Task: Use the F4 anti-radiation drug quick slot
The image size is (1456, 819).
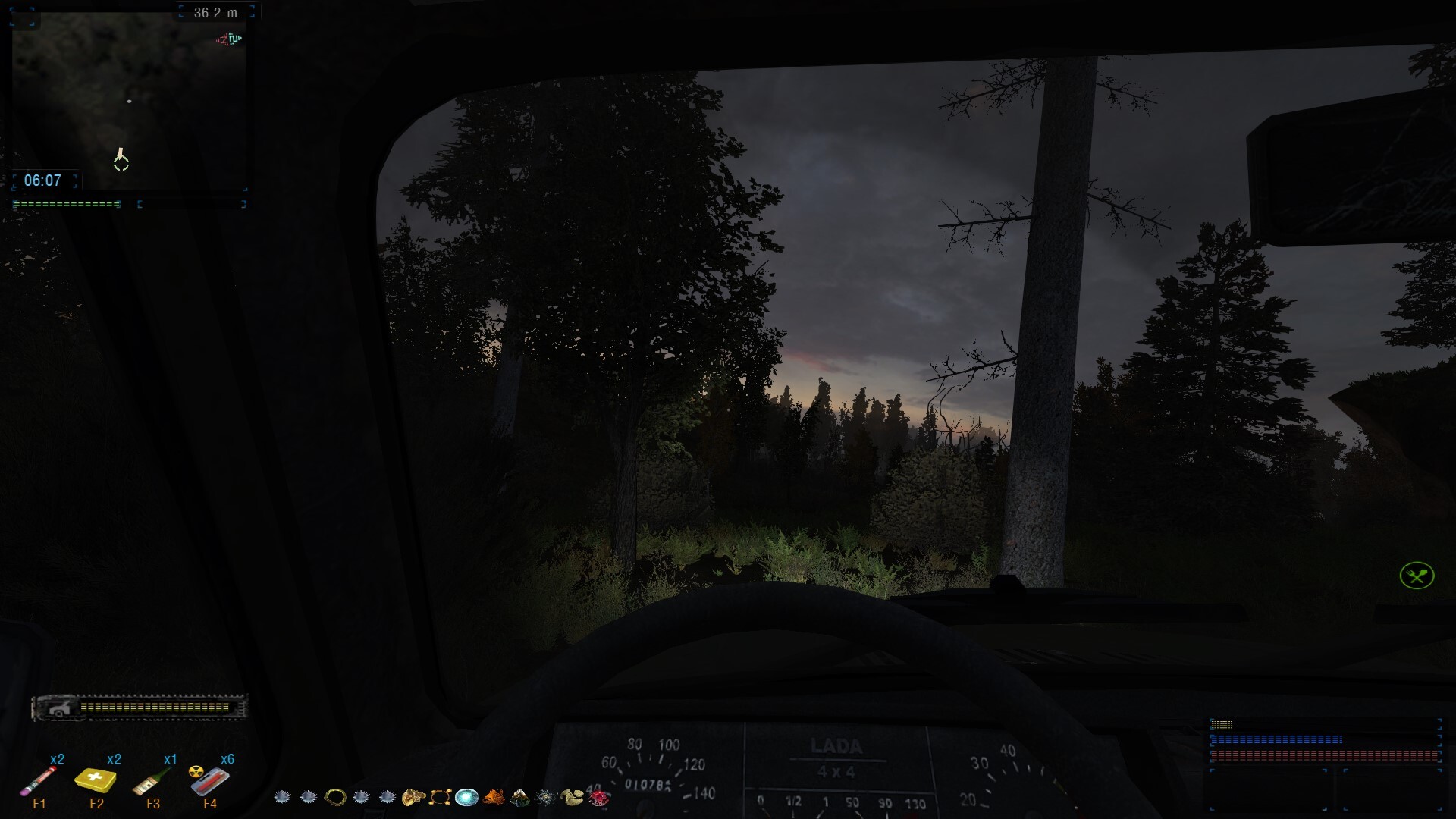Action: 209,783
